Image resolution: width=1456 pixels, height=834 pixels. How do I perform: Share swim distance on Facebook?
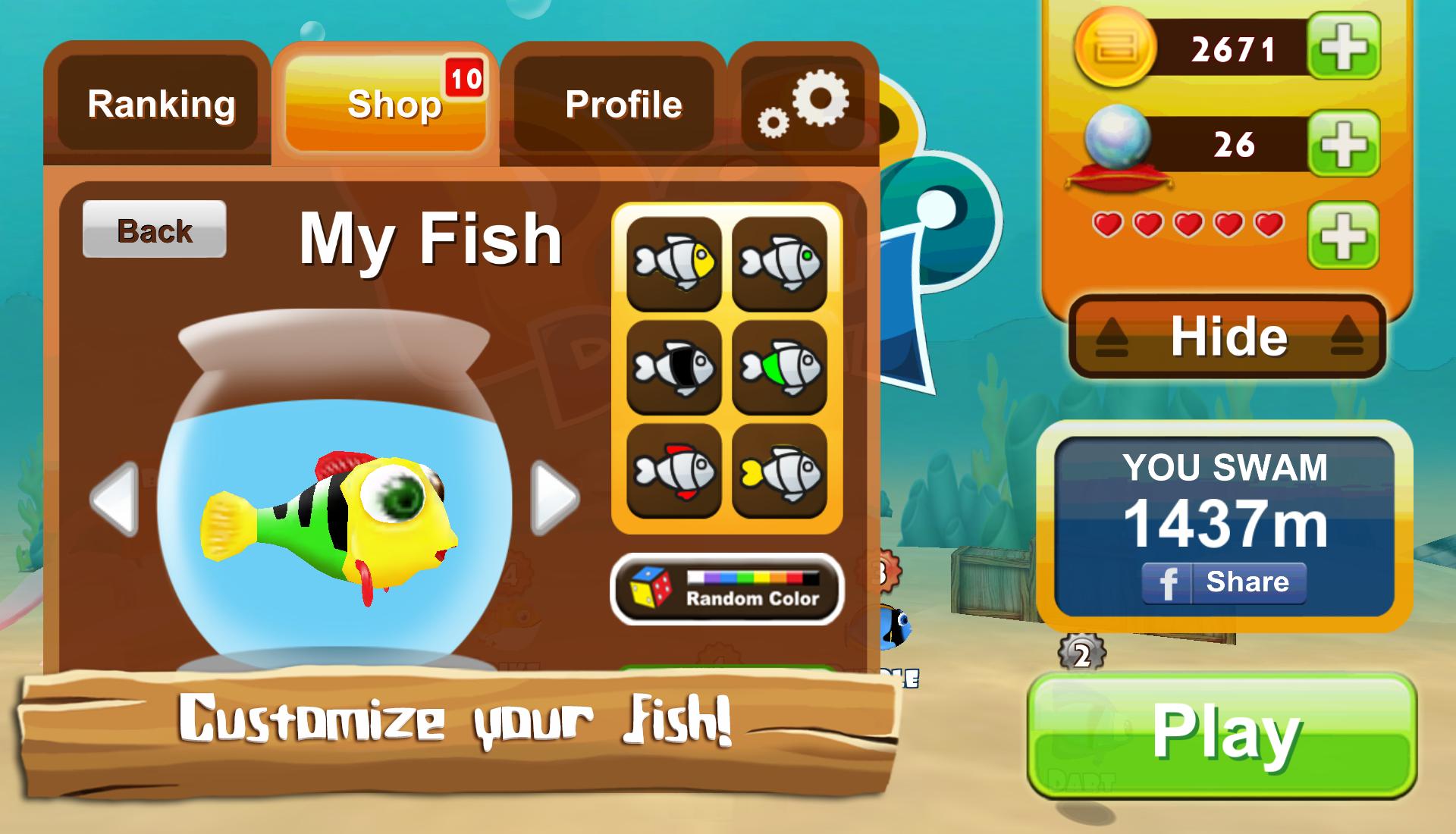point(1224,582)
